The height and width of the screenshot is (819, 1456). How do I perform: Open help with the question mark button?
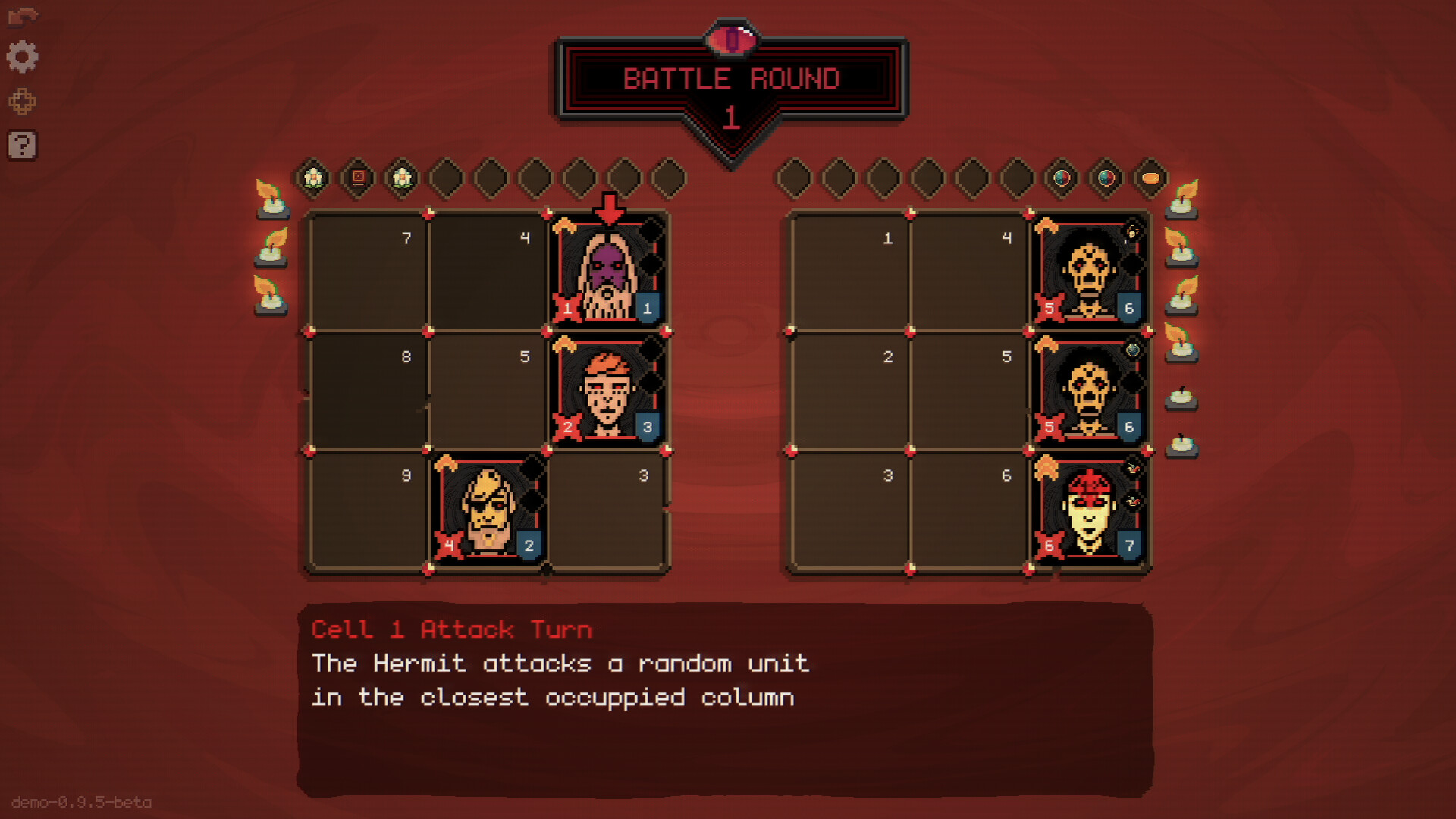point(23,146)
